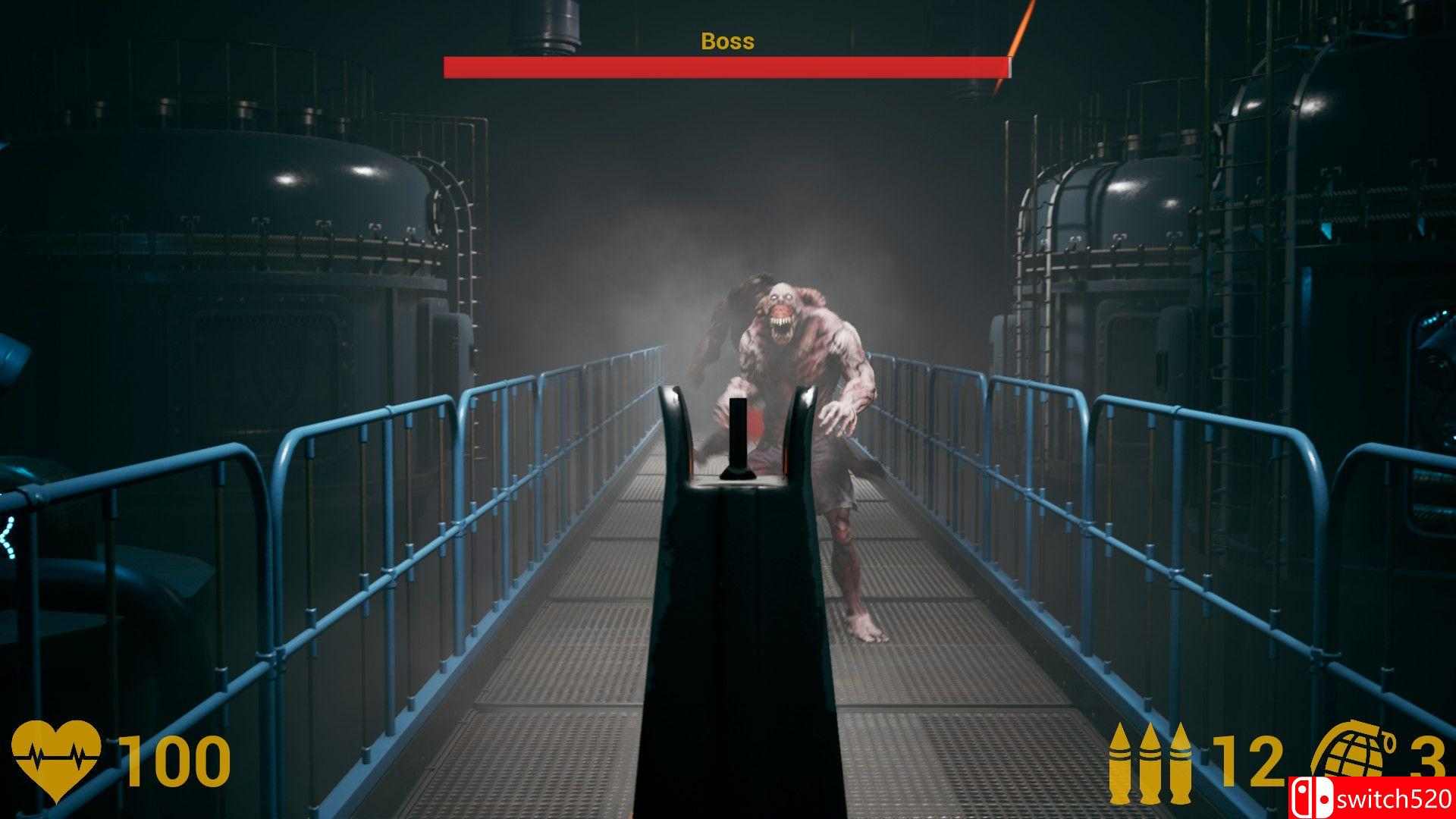1456x819 pixels.
Task: Click the ammo count 12
Action: click(1247, 761)
